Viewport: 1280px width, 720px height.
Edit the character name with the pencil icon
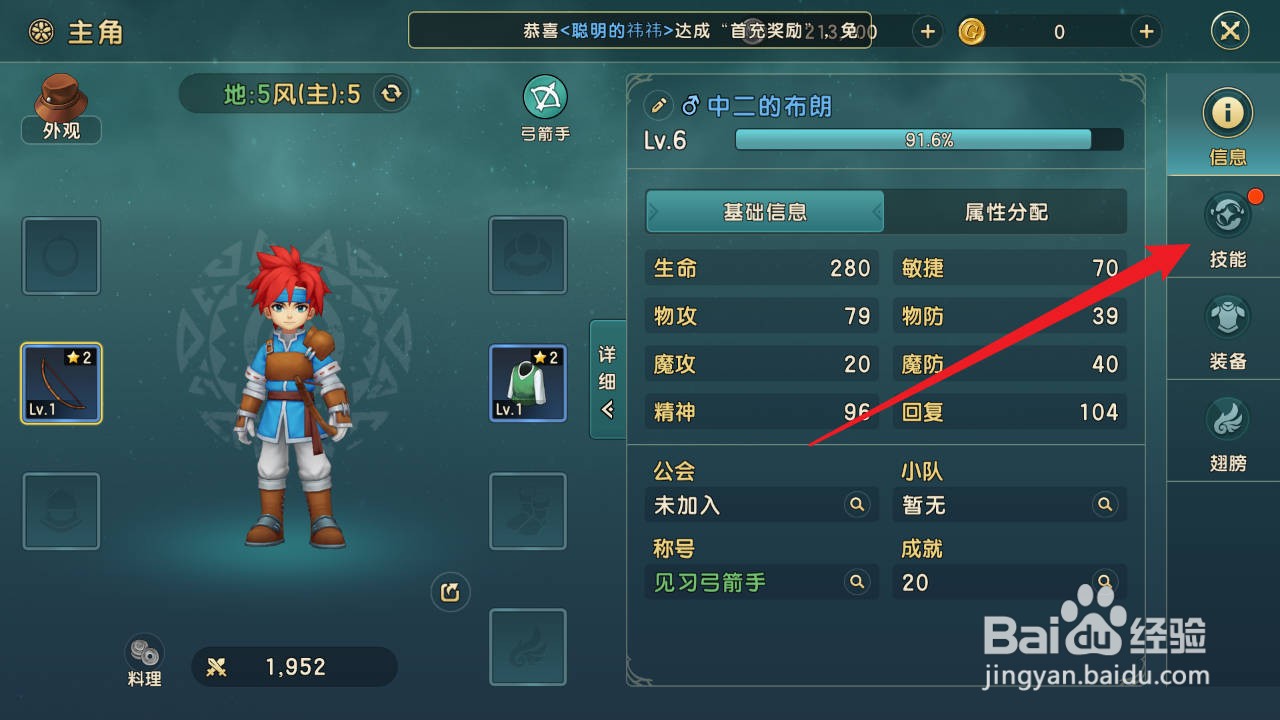[x=657, y=104]
